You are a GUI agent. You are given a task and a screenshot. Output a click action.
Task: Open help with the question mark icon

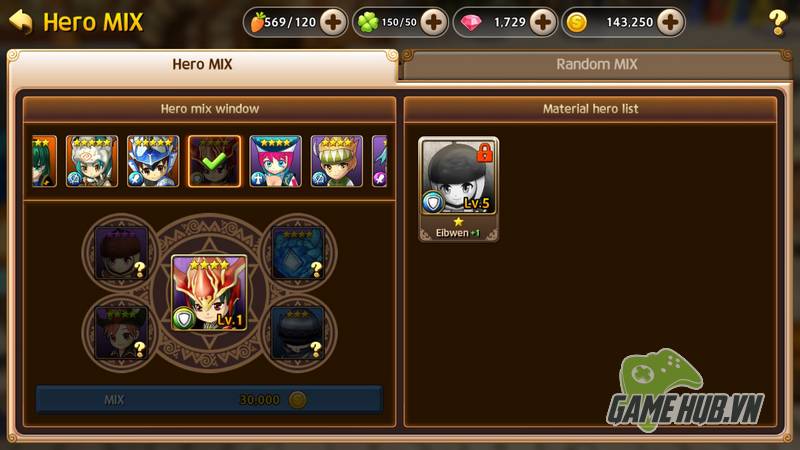click(x=777, y=22)
